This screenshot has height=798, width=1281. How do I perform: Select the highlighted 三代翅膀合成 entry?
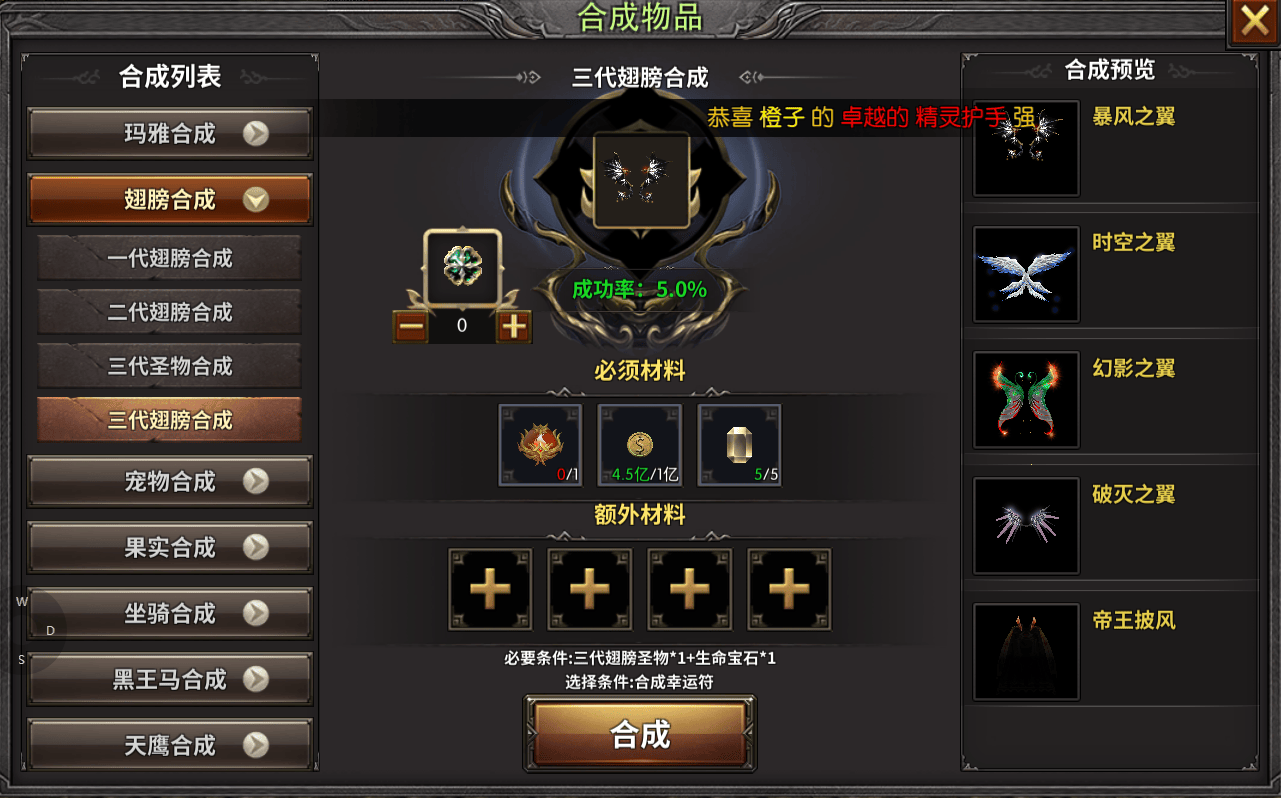click(x=169, y=420)
